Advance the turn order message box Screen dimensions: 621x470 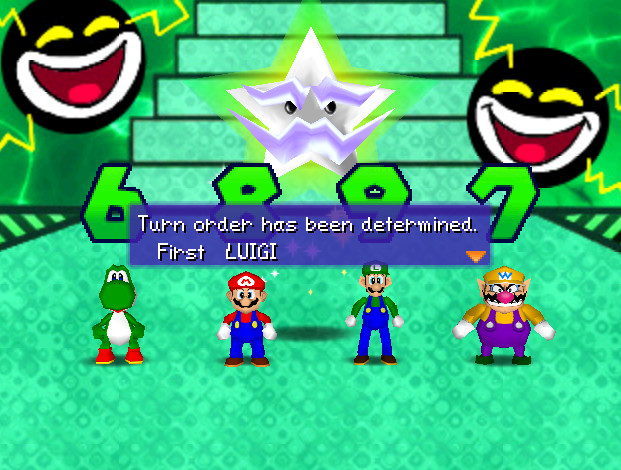click(308, 237)
